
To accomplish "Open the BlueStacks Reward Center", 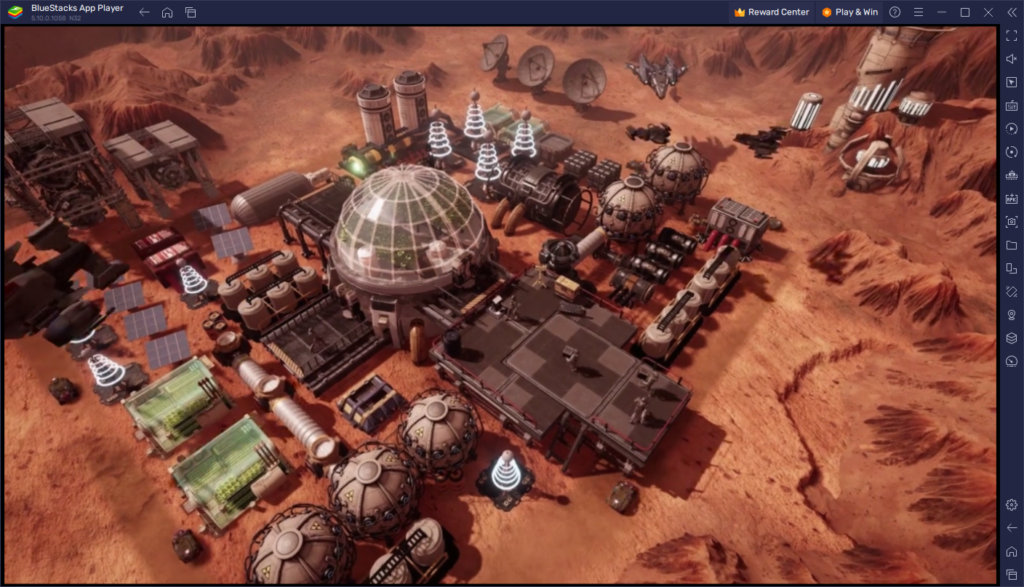I will pyautogui.click(x=771, y=12).
